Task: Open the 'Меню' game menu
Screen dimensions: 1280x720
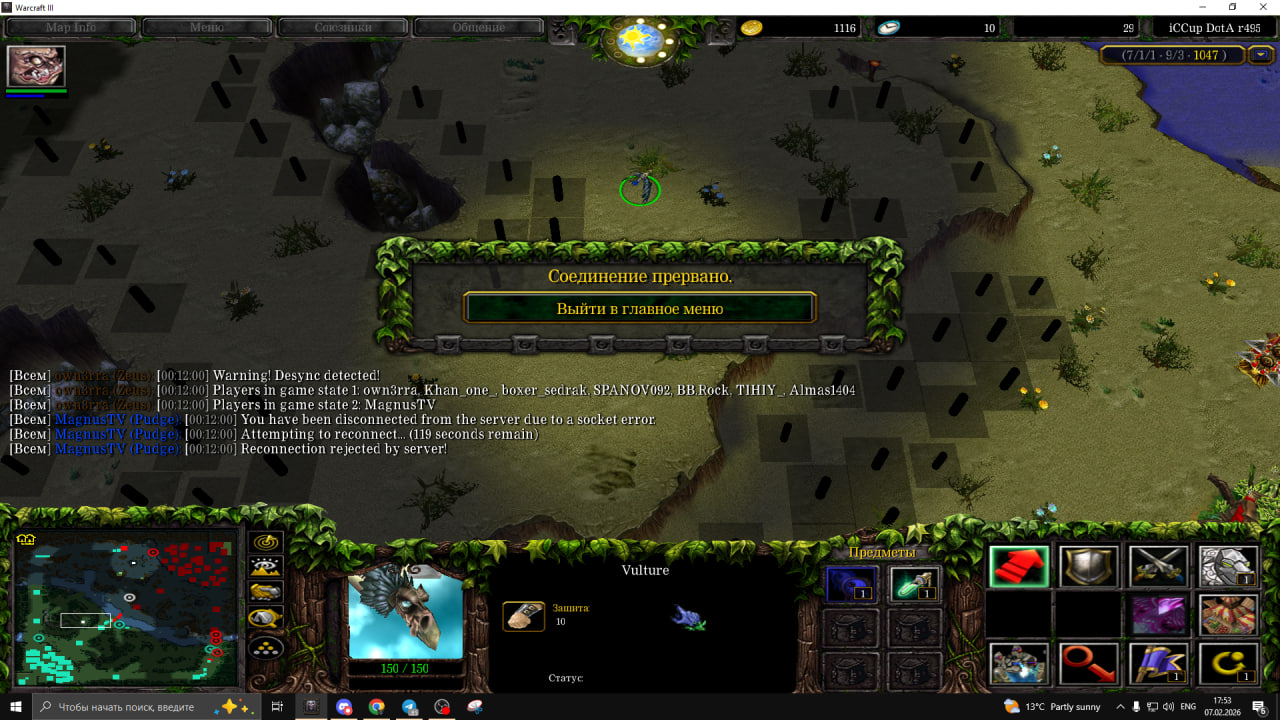Action: [207, 27]
